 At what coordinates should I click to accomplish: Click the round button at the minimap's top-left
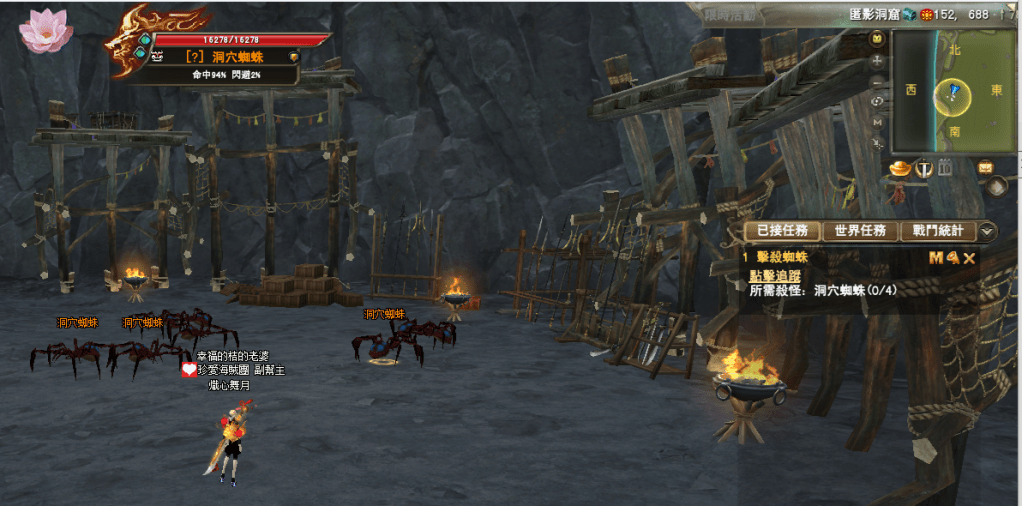coord(878,38)
